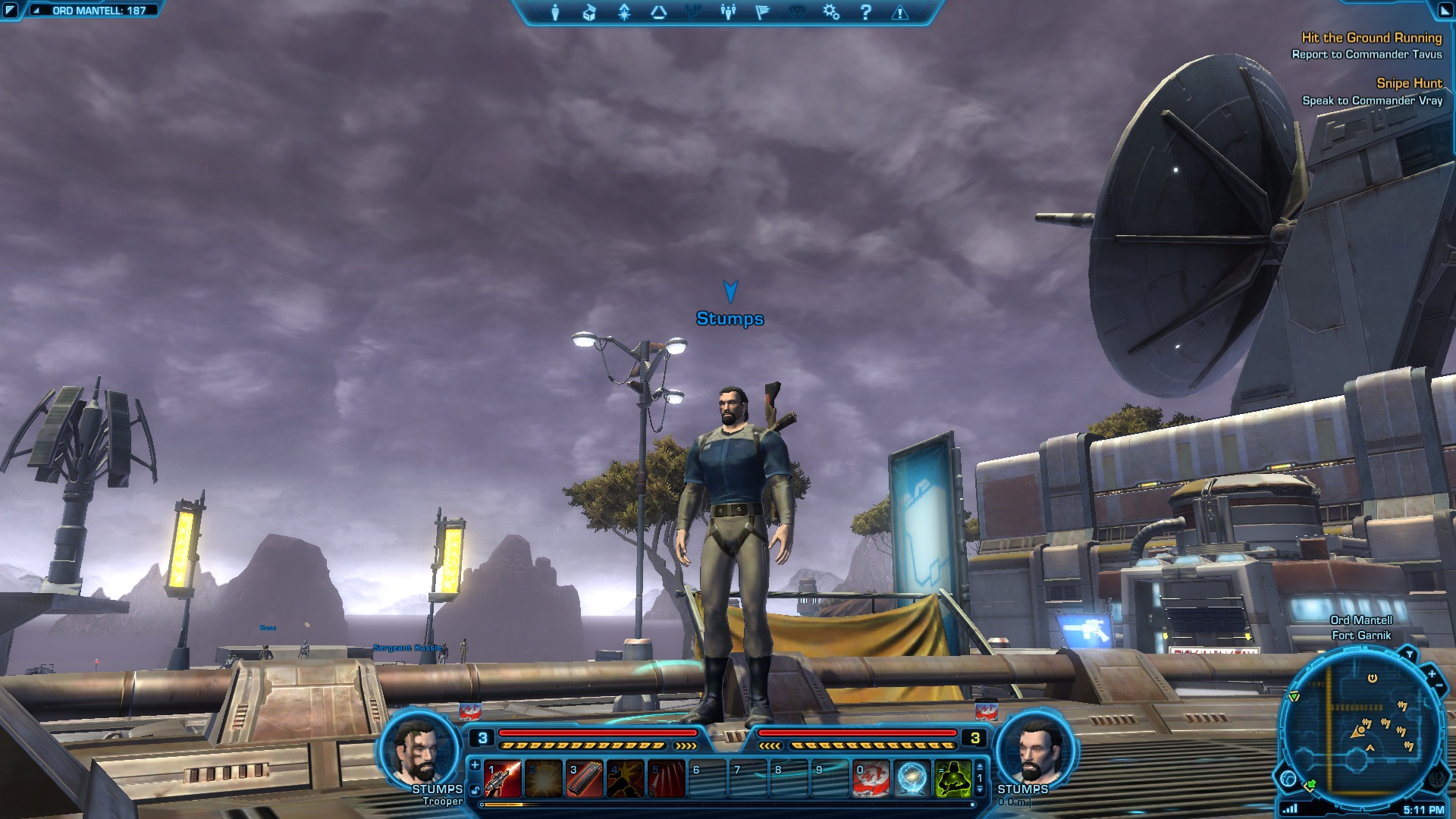Open the minimap filter funnel
Image resolution: width=1456 pixels, height=819 pixels.
[1410, 654]
